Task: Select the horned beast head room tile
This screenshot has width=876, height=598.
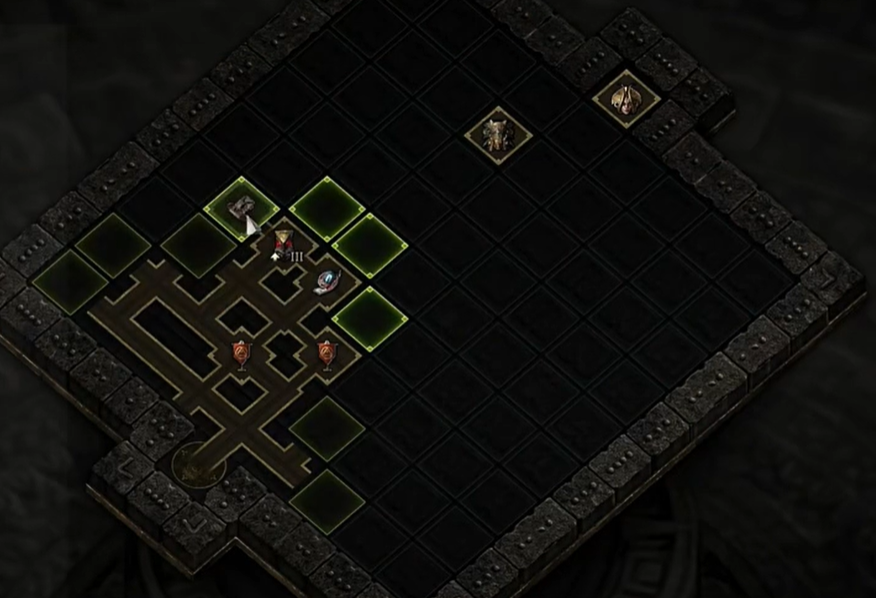Action: pyautogui.click(x=497, y=134)
